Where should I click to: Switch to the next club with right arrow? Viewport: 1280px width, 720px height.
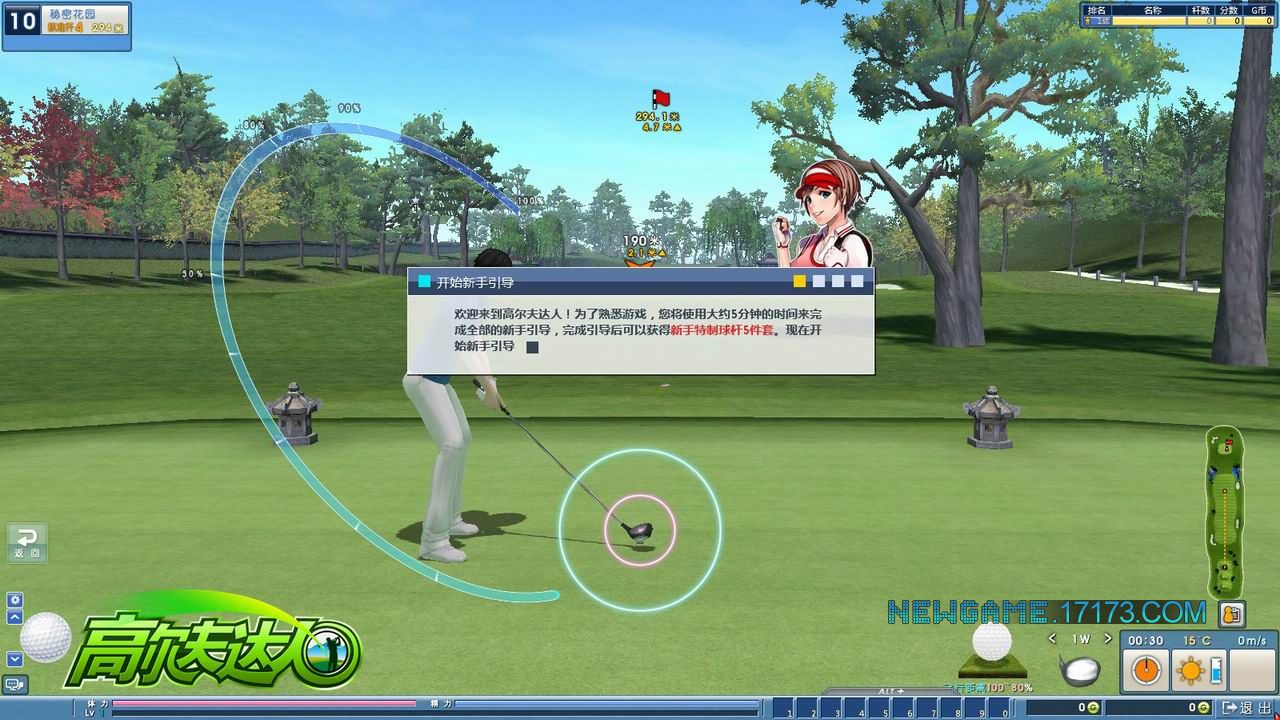click(x=1108, y=639)
